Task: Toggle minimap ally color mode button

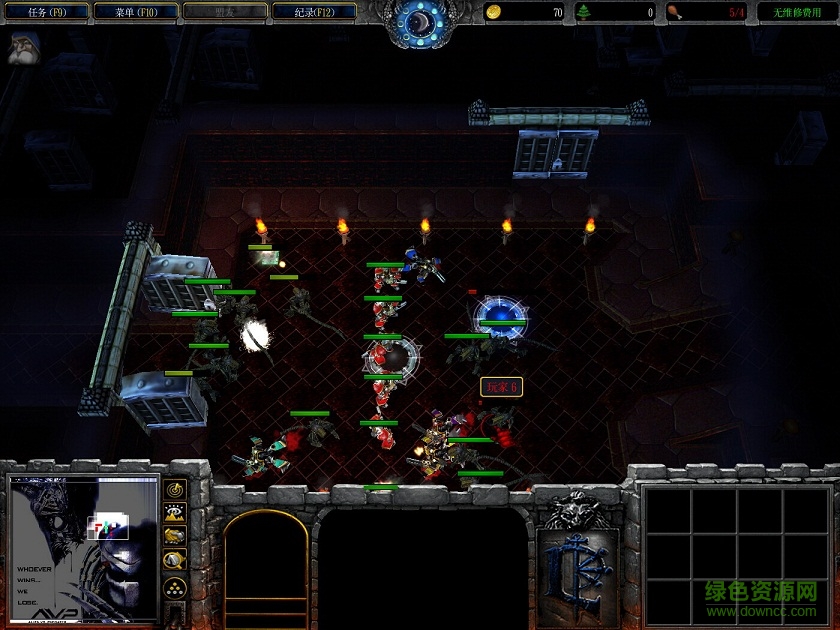Action: pos(176,537)
